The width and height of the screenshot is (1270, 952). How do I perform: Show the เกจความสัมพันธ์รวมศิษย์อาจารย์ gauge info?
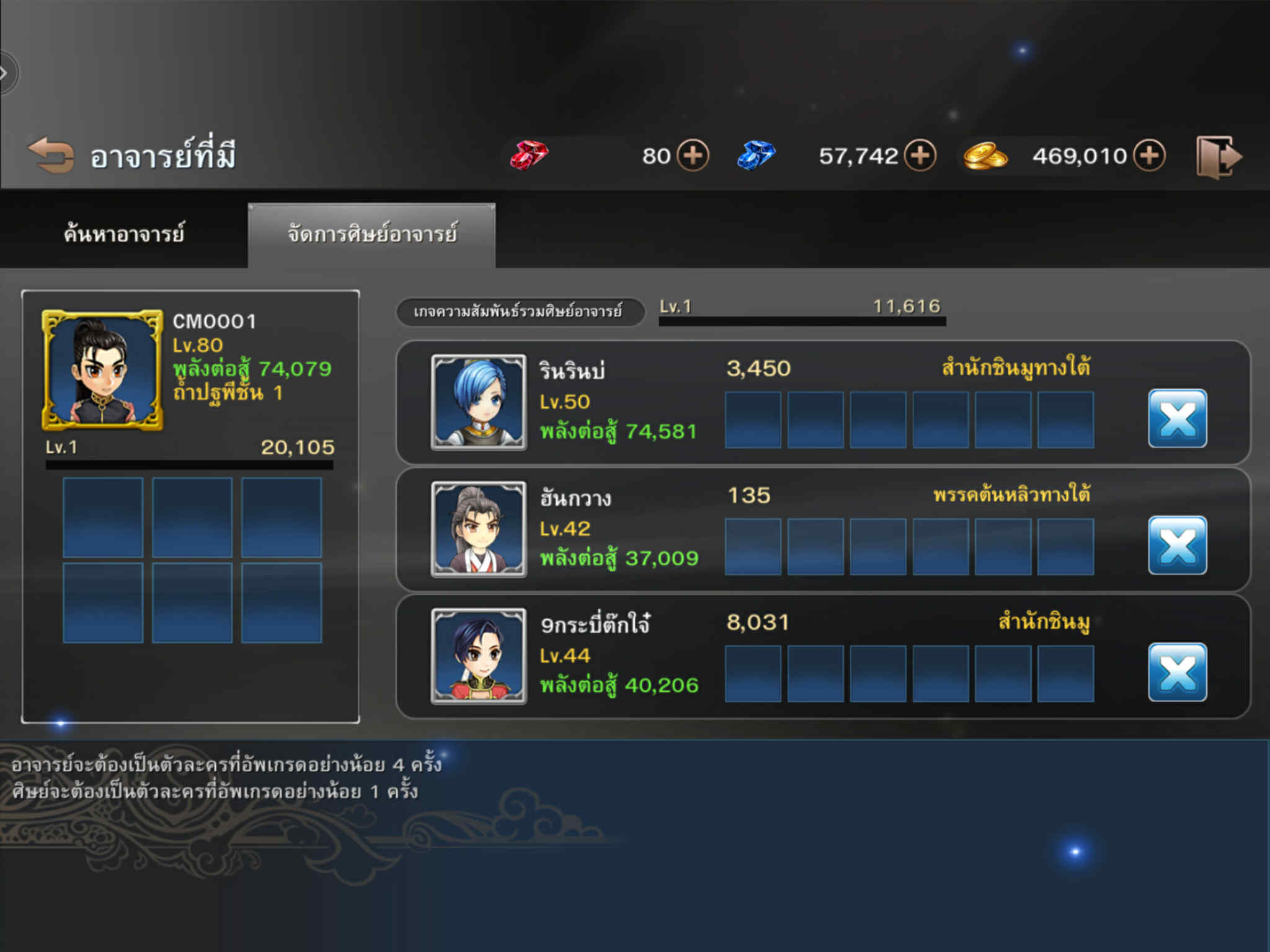pyautogui.click(x=518, y=311)
